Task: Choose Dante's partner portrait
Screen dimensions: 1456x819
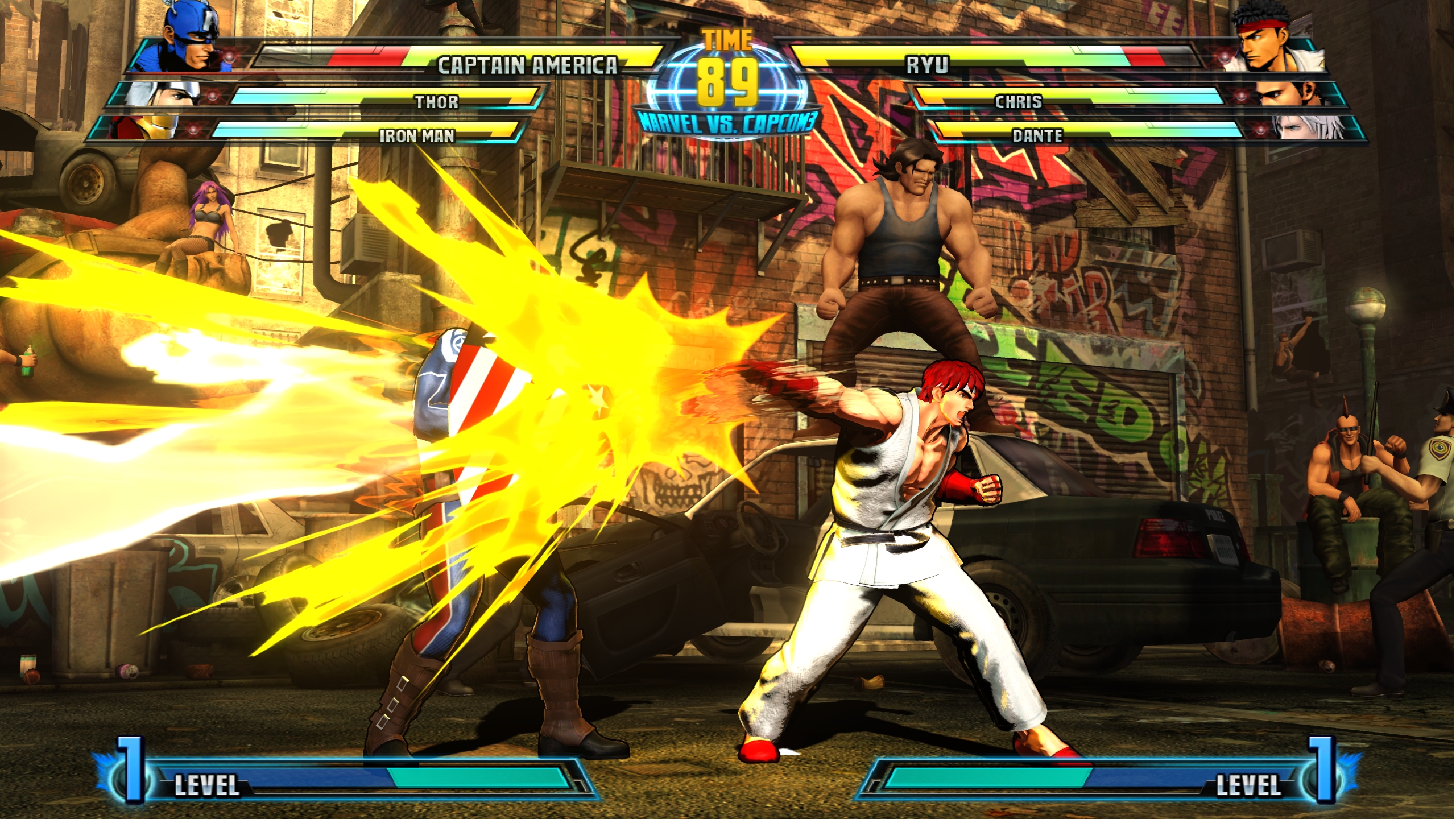Action: (1308, 127)
